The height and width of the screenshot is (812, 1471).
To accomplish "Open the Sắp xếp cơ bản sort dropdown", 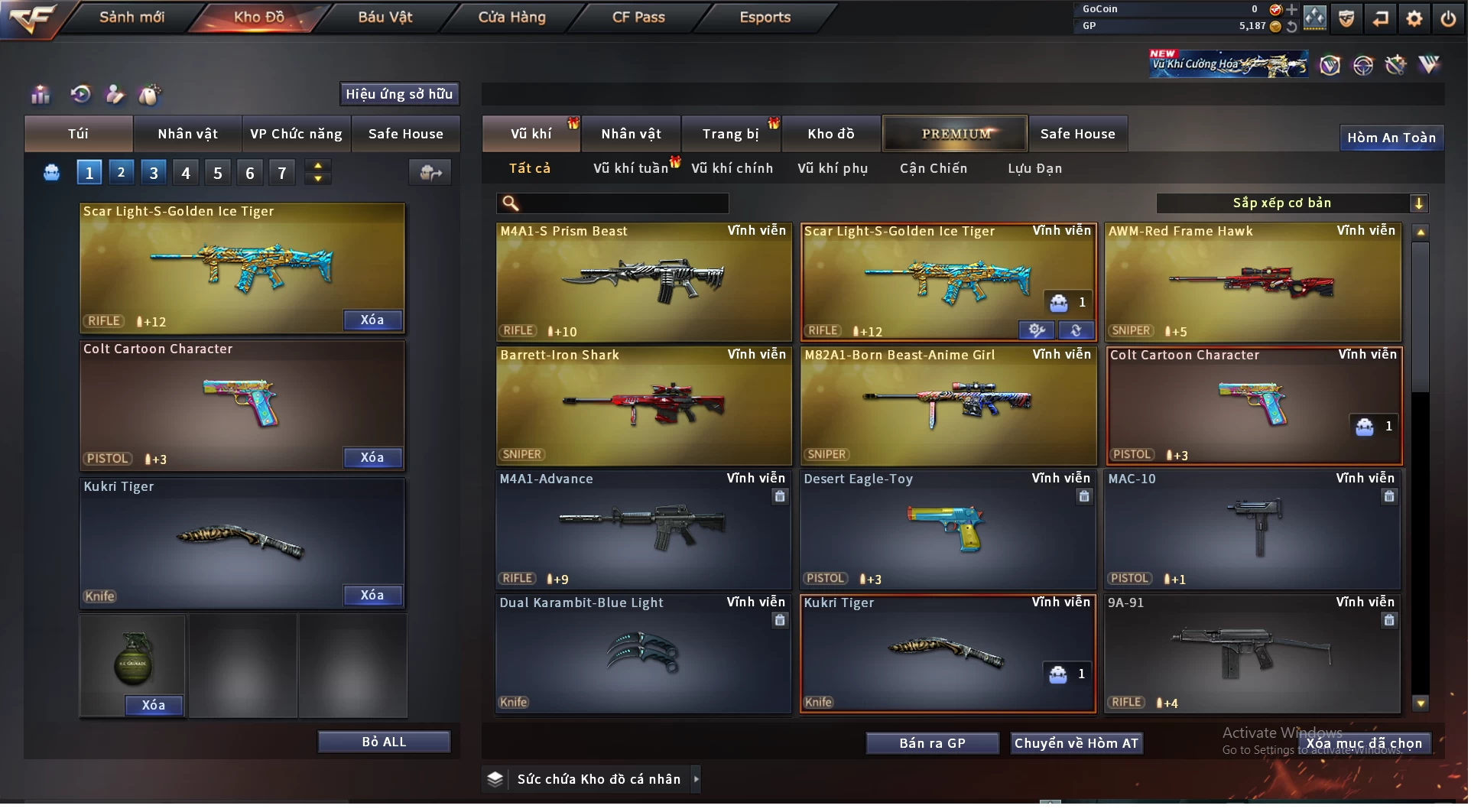I will pyautogui.click(x=1292, y=204).
